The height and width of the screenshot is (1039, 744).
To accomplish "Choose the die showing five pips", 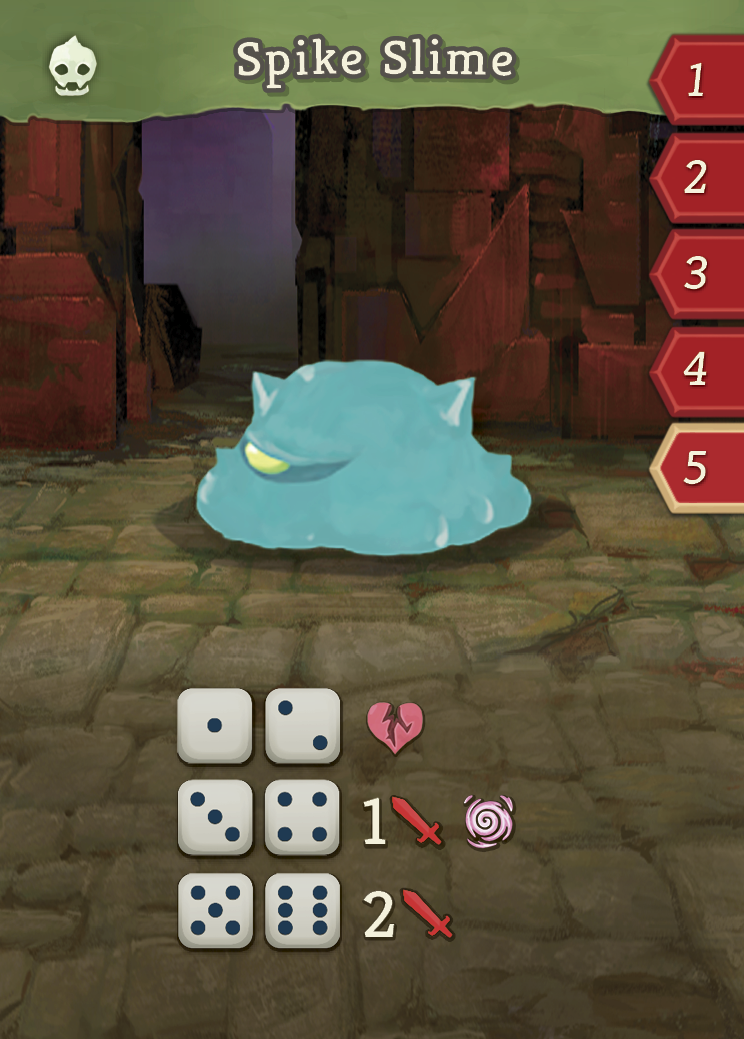I will (x=214, y=911).
